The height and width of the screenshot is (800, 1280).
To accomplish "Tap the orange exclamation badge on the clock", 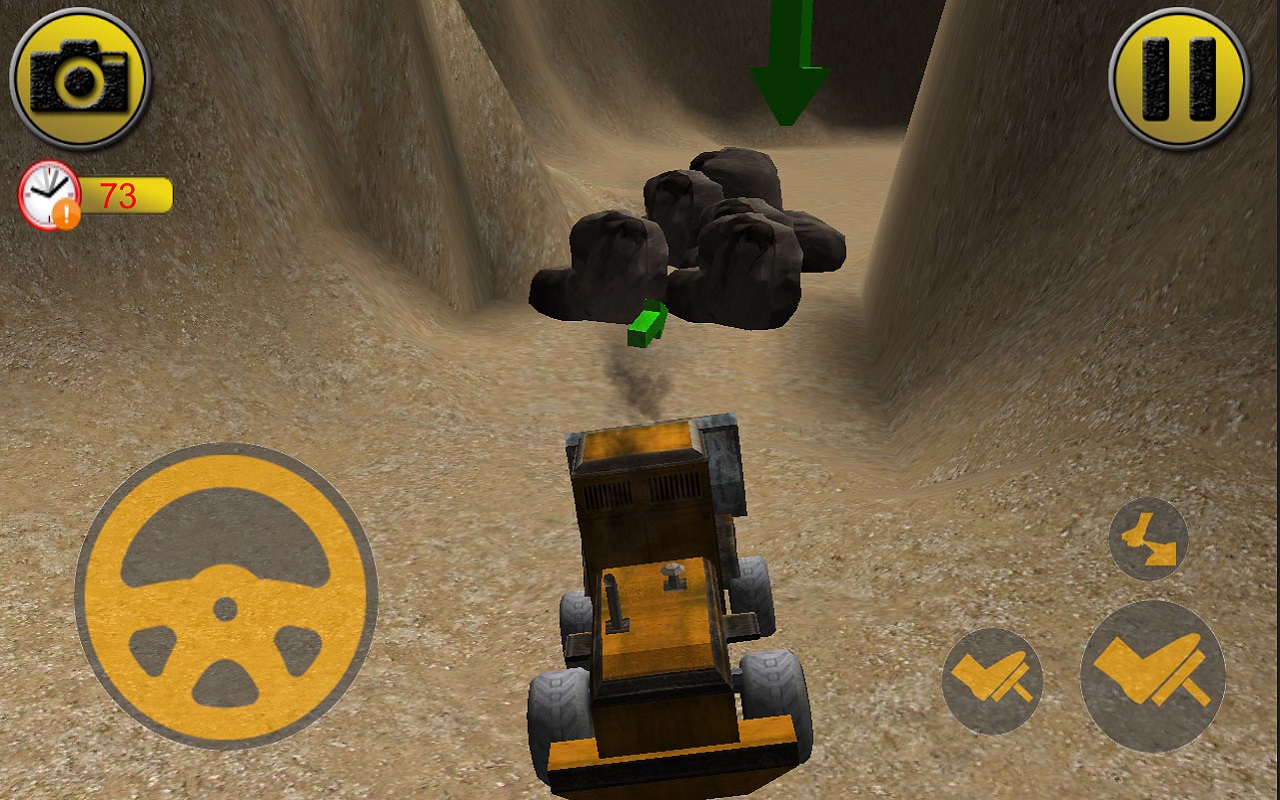I will [x=66, y=213].
